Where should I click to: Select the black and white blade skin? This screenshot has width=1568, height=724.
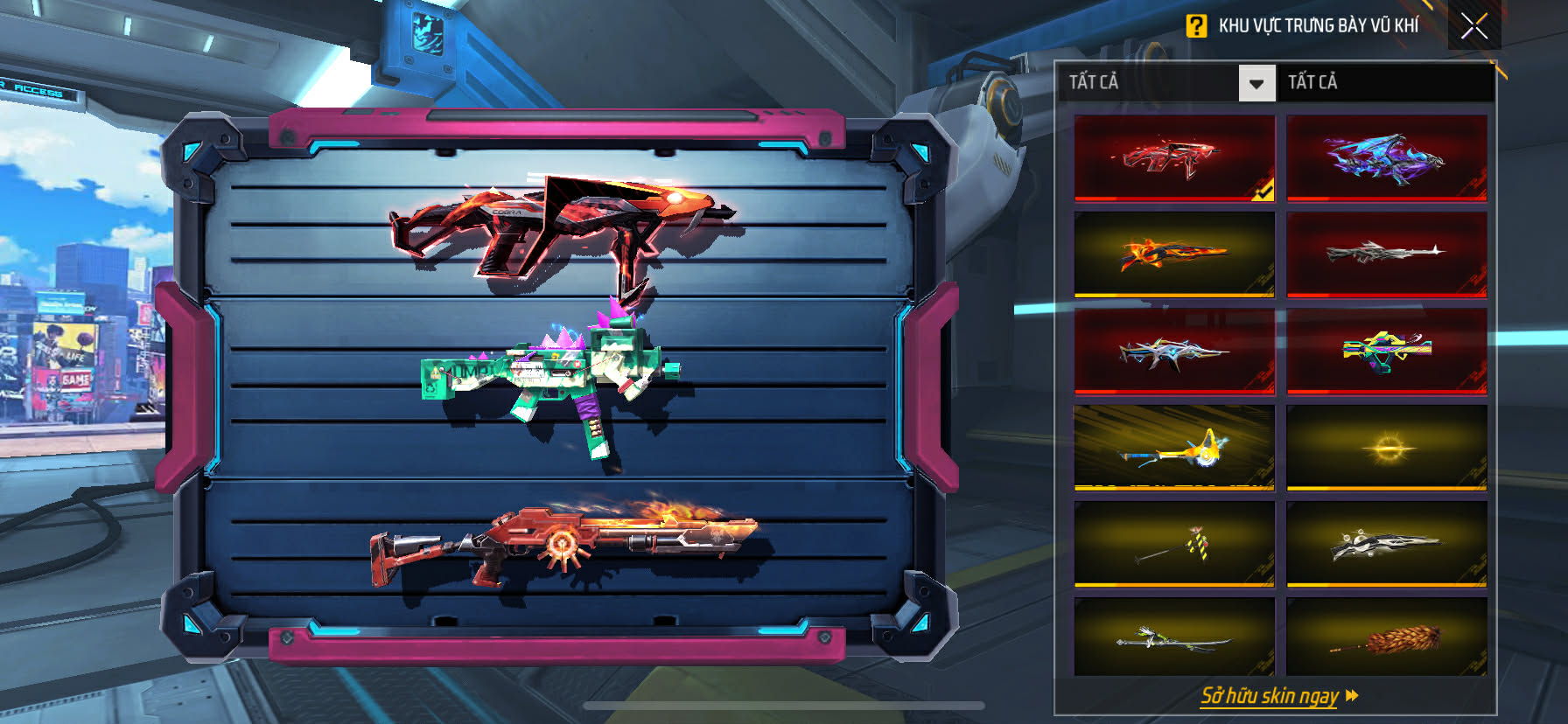pos(1387,544)
